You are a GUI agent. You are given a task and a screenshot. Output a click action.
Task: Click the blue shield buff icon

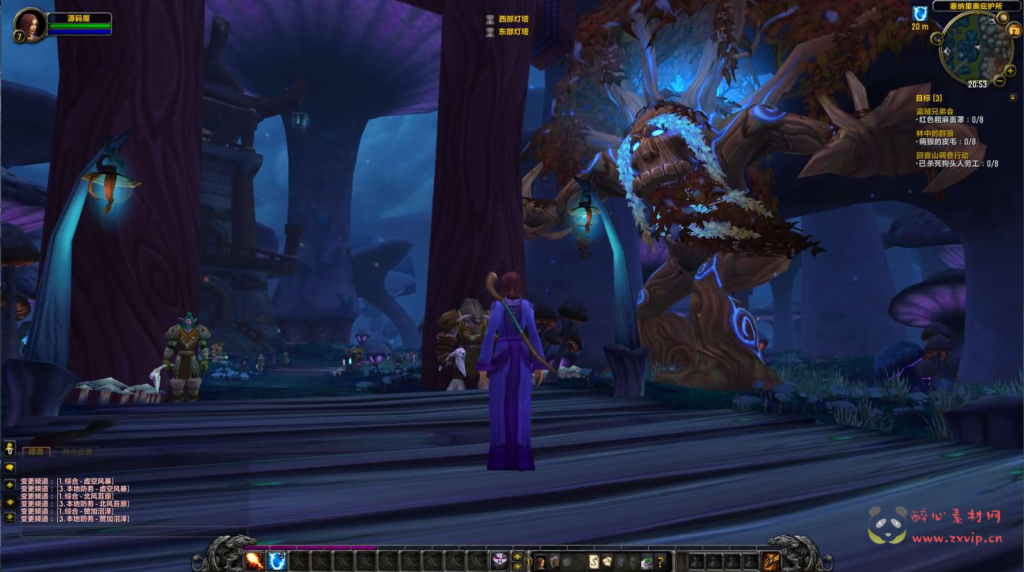click(919, 13)
